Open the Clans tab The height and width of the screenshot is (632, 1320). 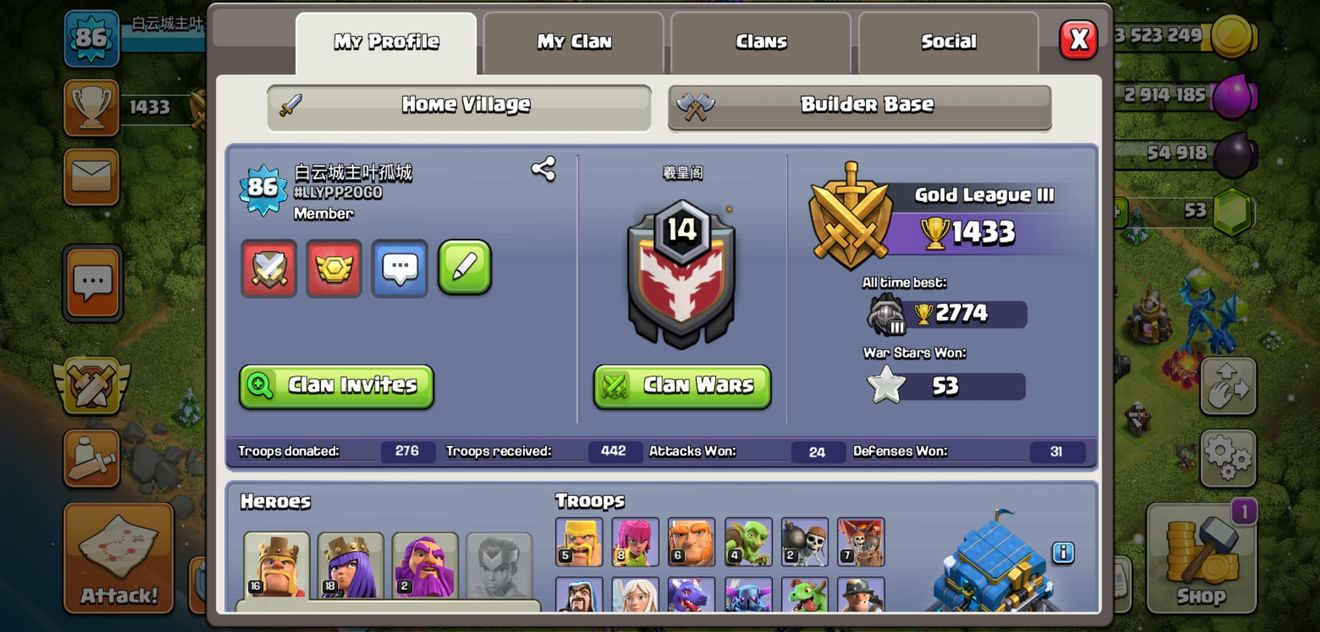click(x=761, y=42)
